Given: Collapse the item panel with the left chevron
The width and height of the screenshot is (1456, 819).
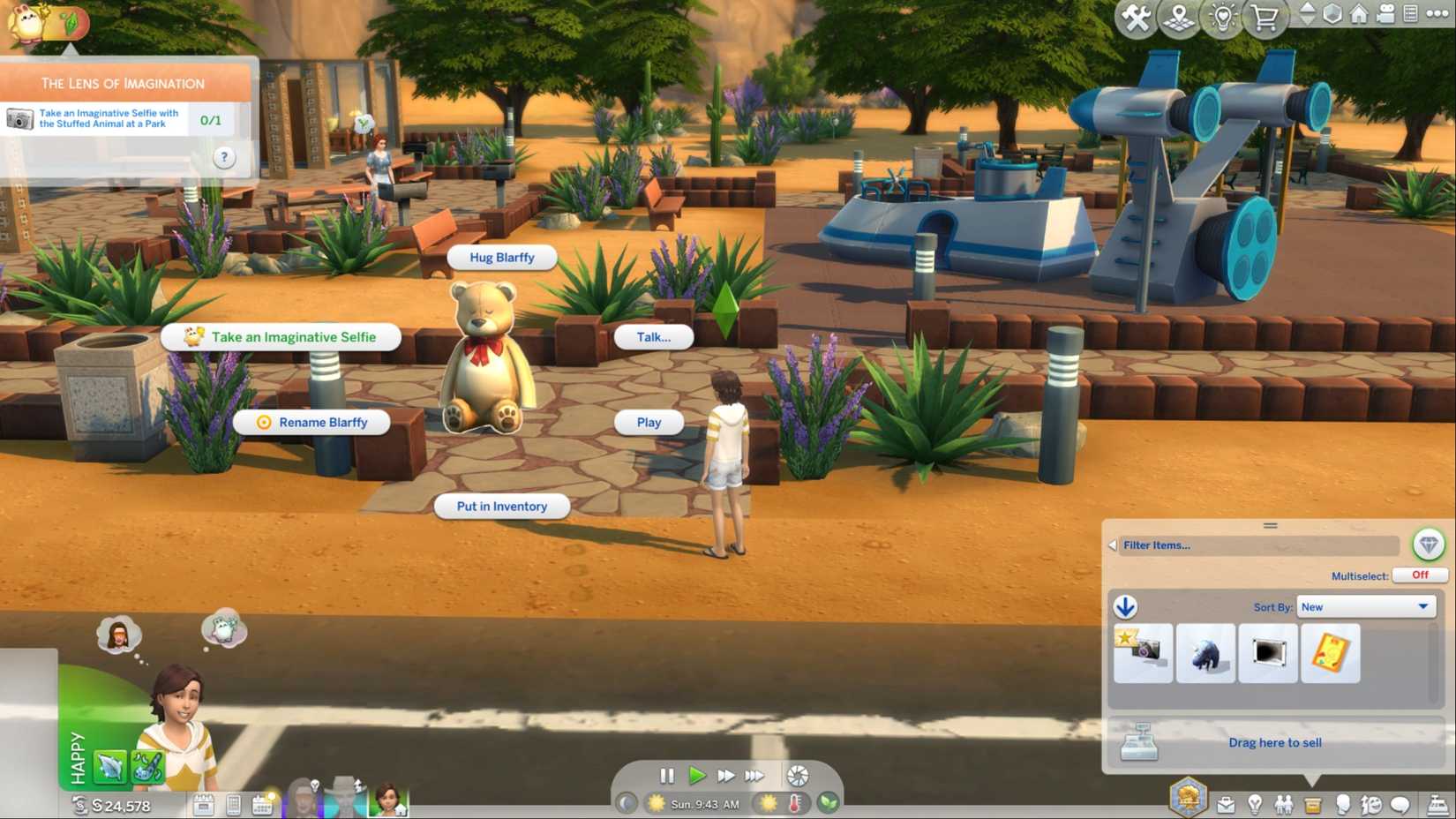Looking at the screenshot, I should (x=1112, y=545).
